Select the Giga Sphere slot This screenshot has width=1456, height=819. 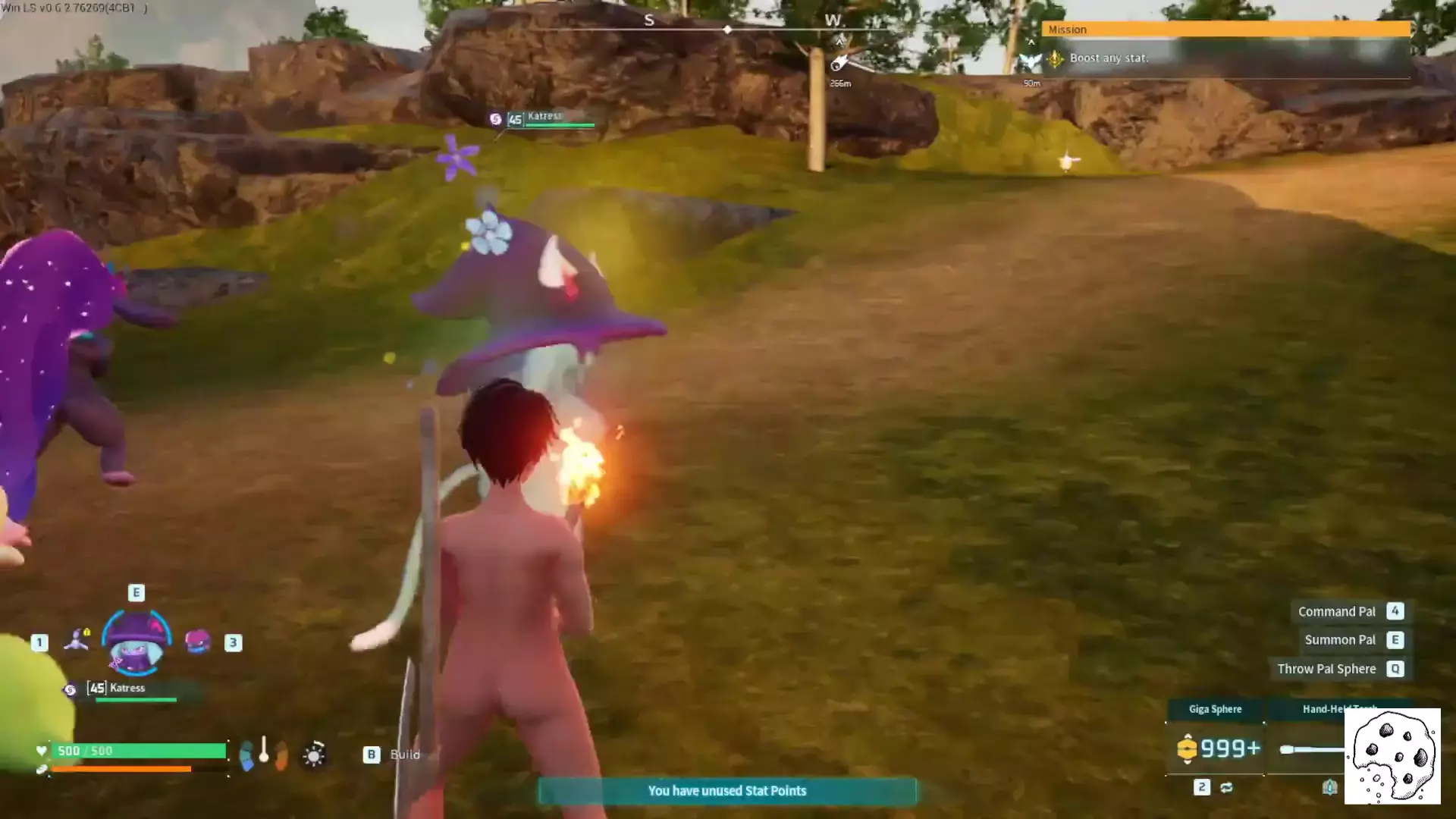tap(1215, 748)
